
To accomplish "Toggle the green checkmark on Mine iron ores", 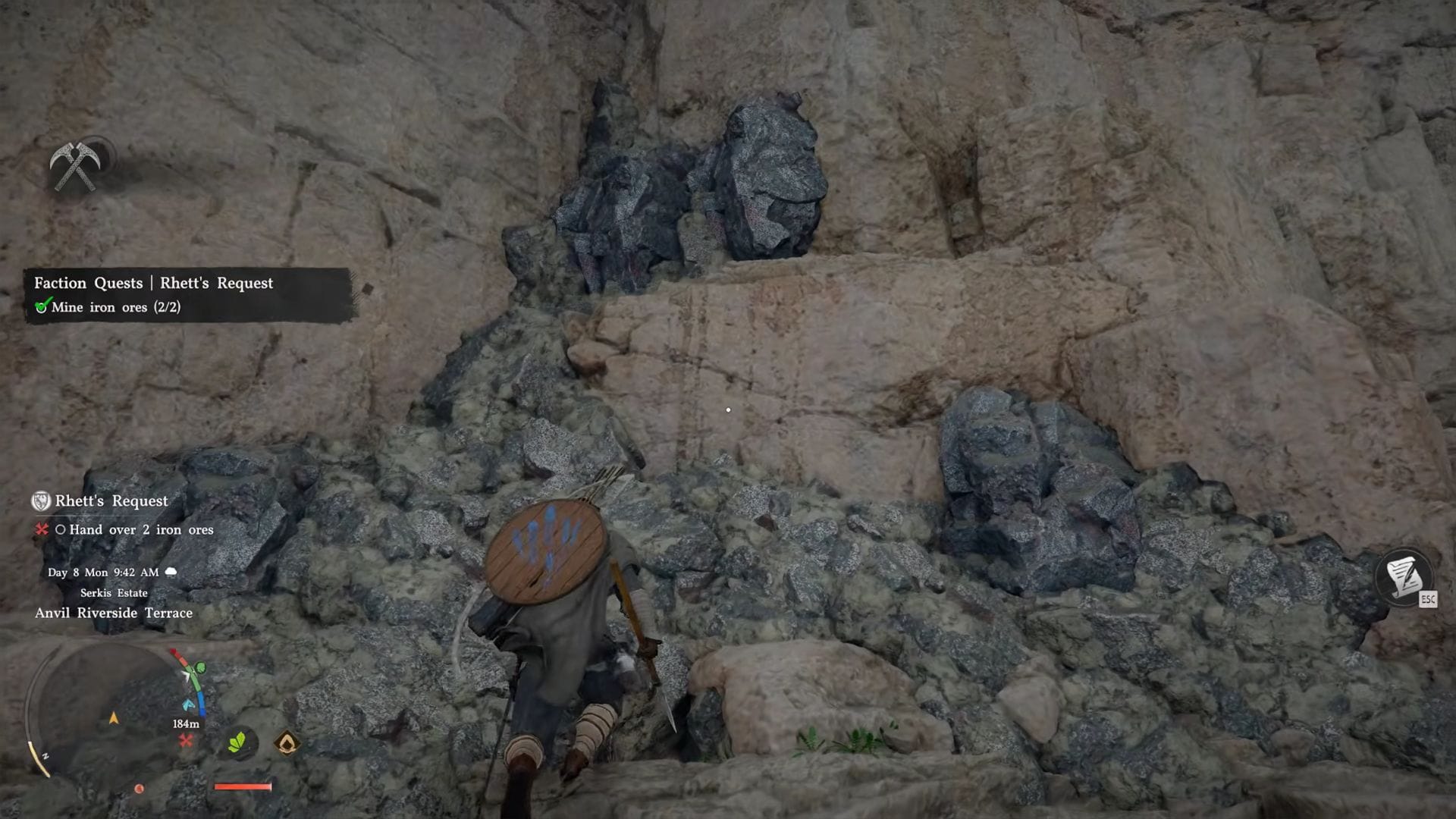I will [x=40, y=307].
